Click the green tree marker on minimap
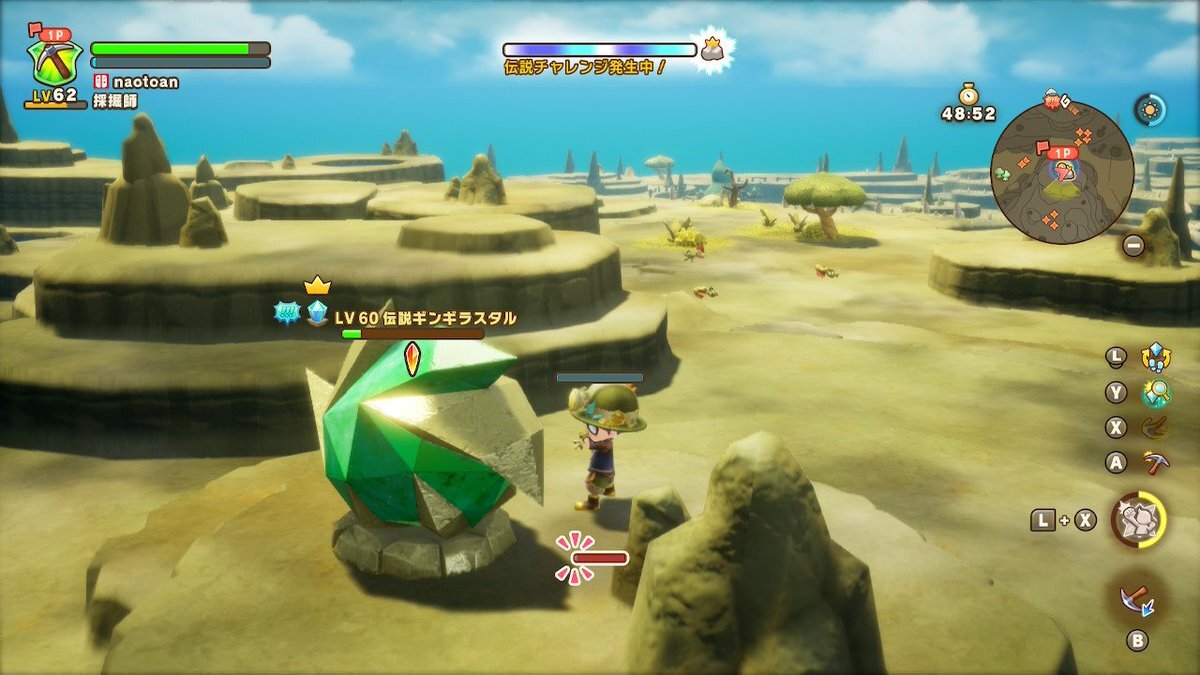The image size is (1200, 675). point(1004,172)
